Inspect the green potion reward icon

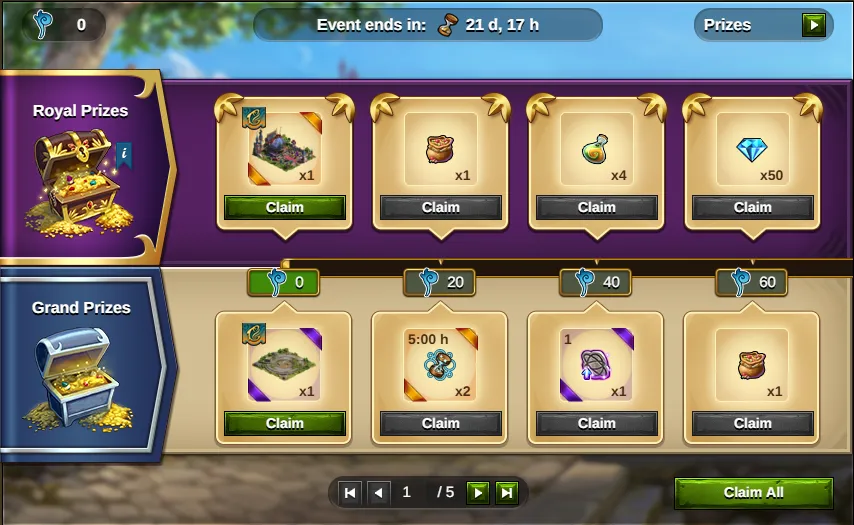[594, 150]
